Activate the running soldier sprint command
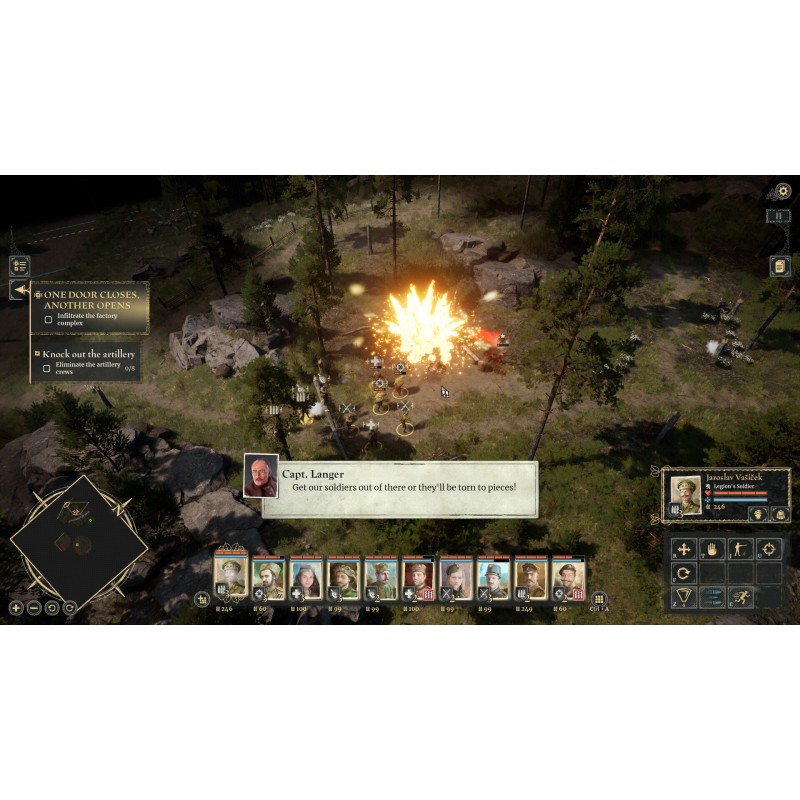 point(741,598)
